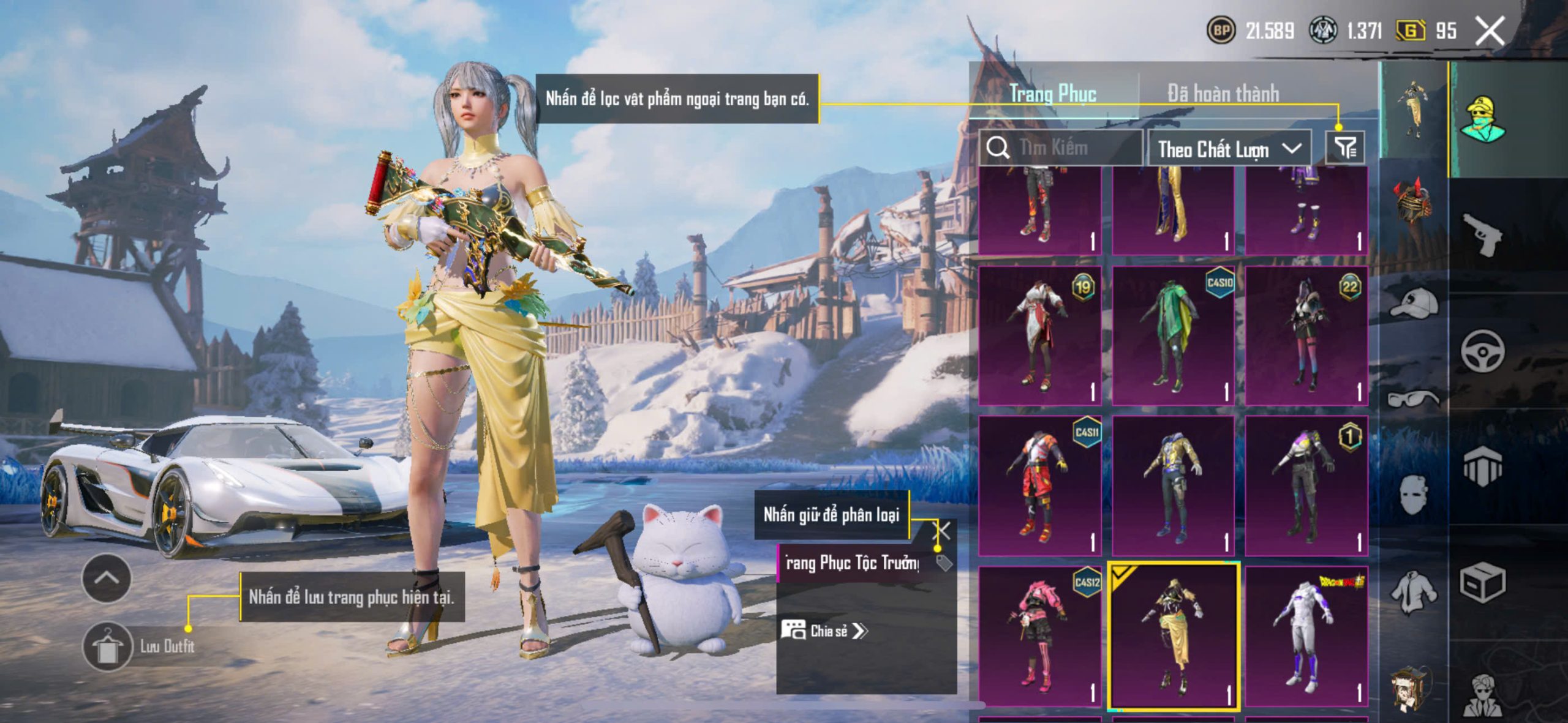The image size is (1568, 723).
Task: Switch to the Trang Phục tab
Action: (1052, 94)
